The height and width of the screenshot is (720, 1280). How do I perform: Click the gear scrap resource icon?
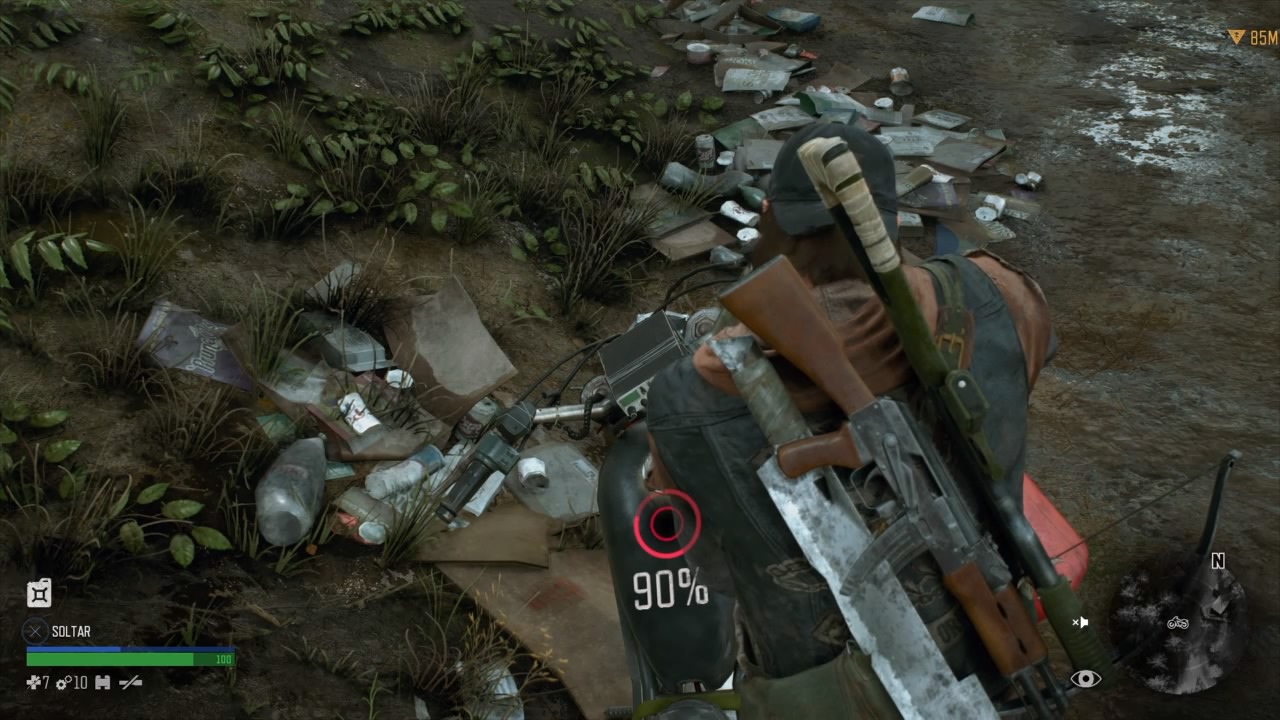click(x=63, y=683)
